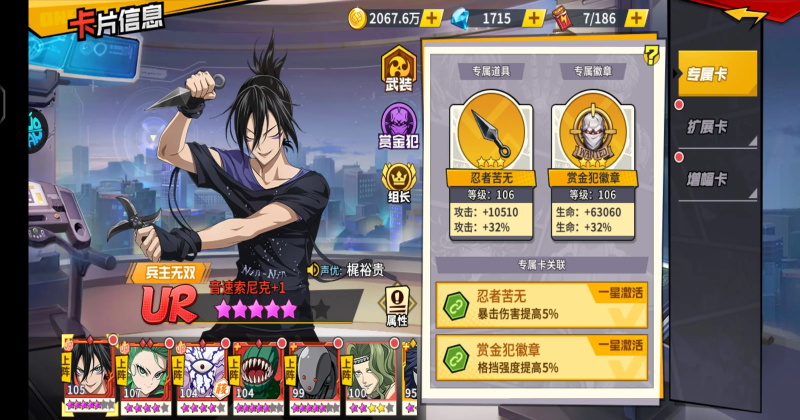Viewport: 800px width, 420px height.
Task: Add more blue diamonds with plus button
Action: pyautogui.click(x=535, y=18)
